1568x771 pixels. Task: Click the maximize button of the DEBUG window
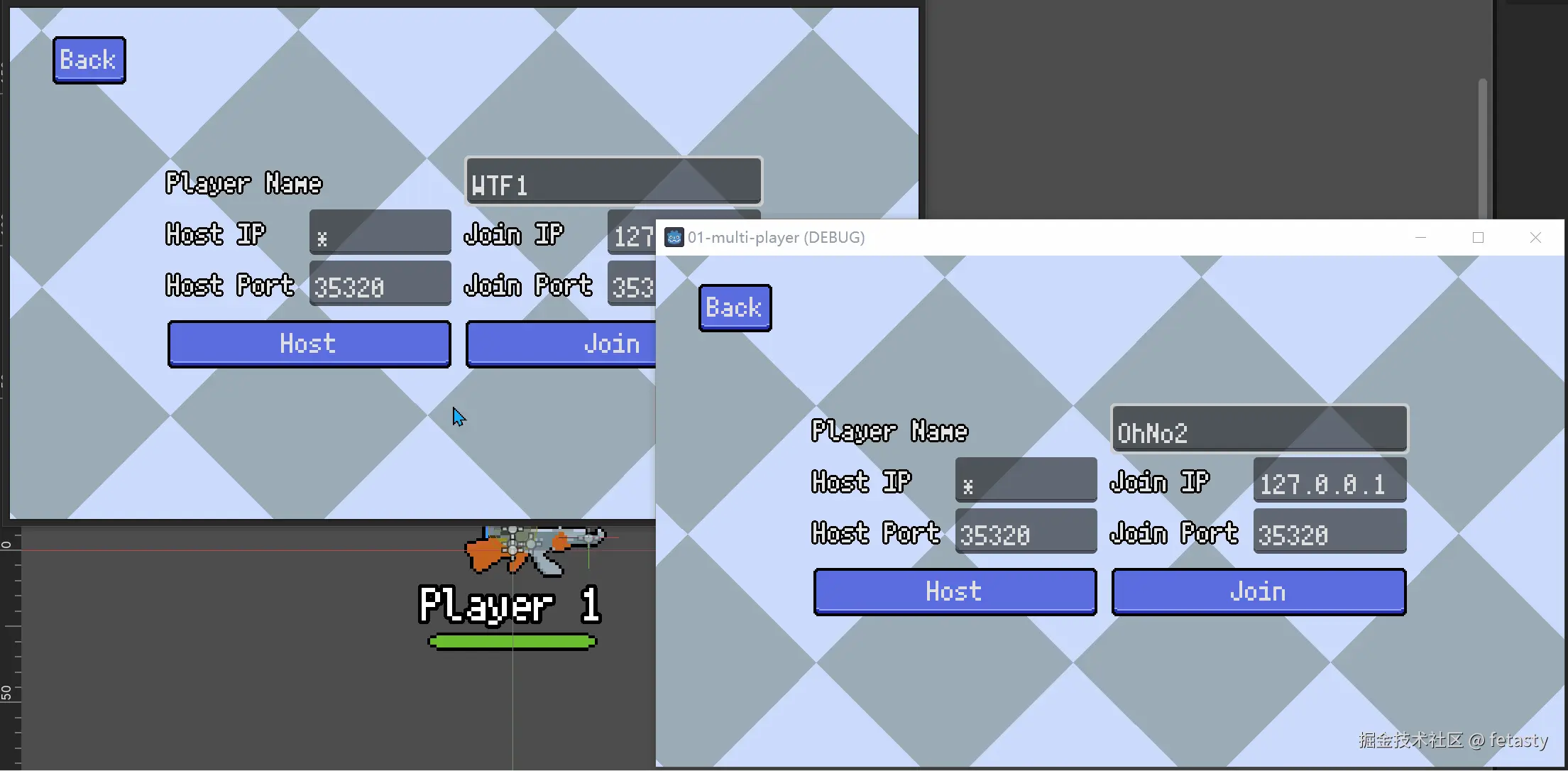pyautogui.click(x=1478, y=237)
